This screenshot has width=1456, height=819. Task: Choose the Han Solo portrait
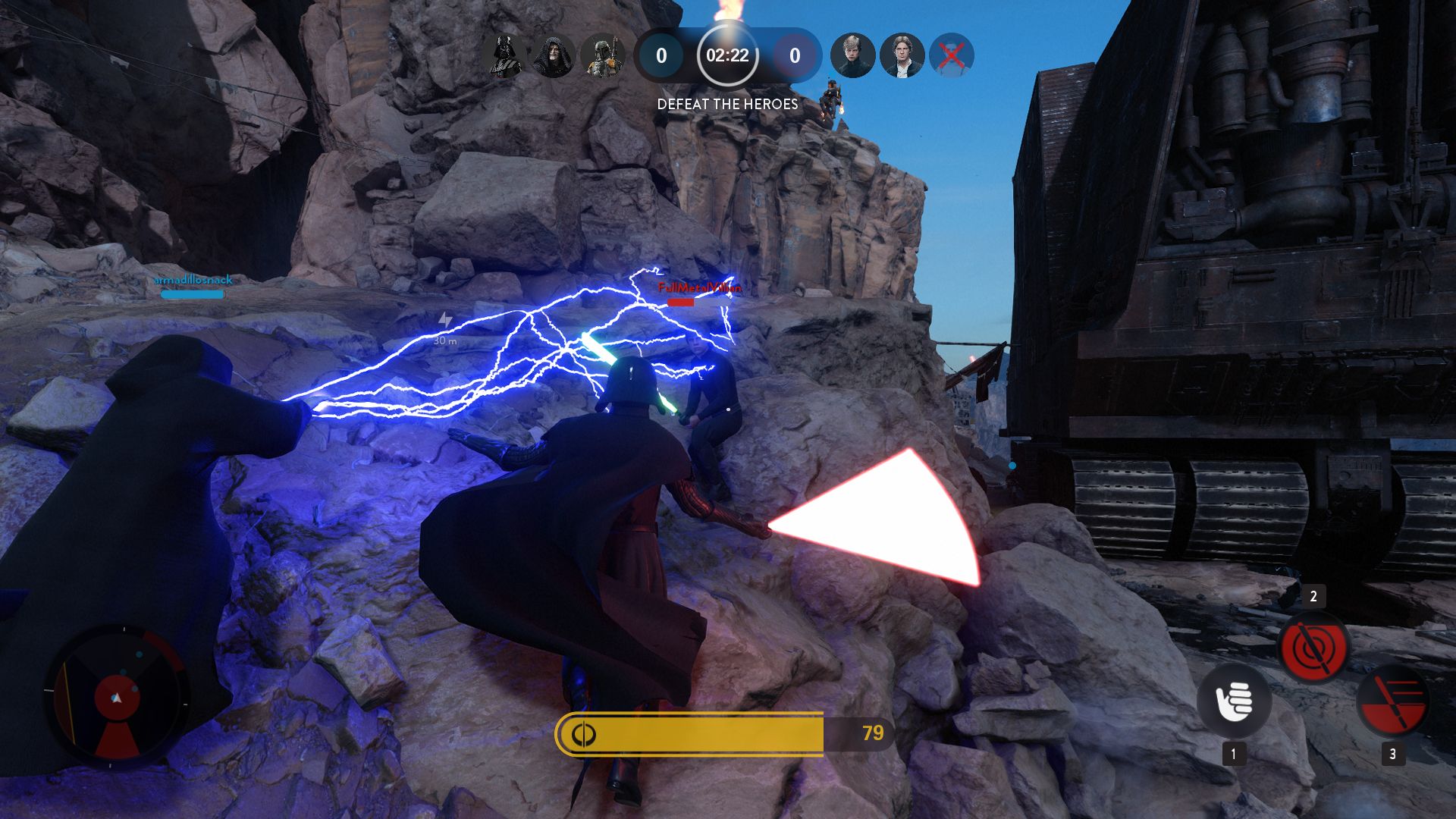pyautogui.click(x=902, y=56)
